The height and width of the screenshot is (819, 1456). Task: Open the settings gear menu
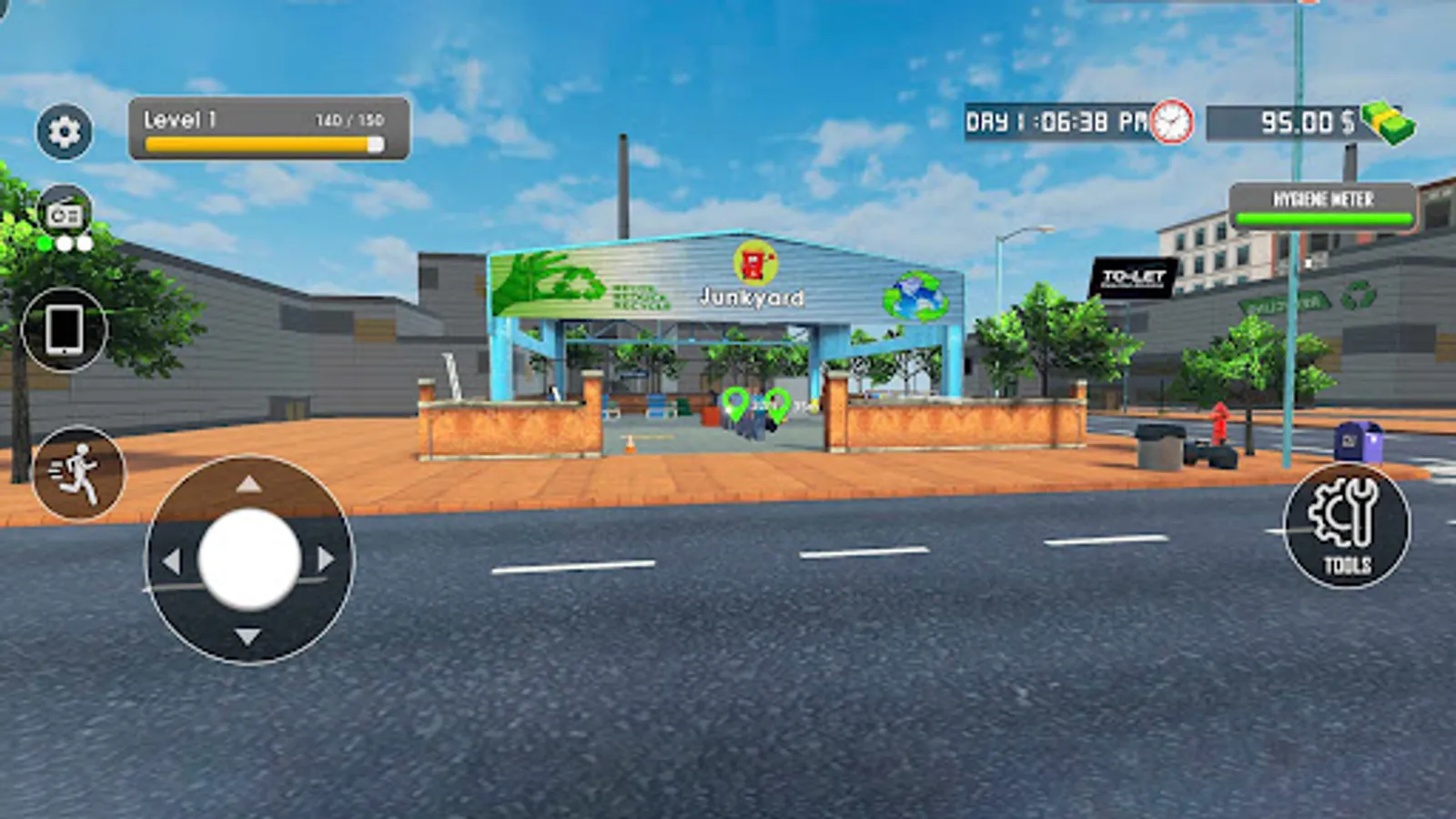(x=62, y=131)
